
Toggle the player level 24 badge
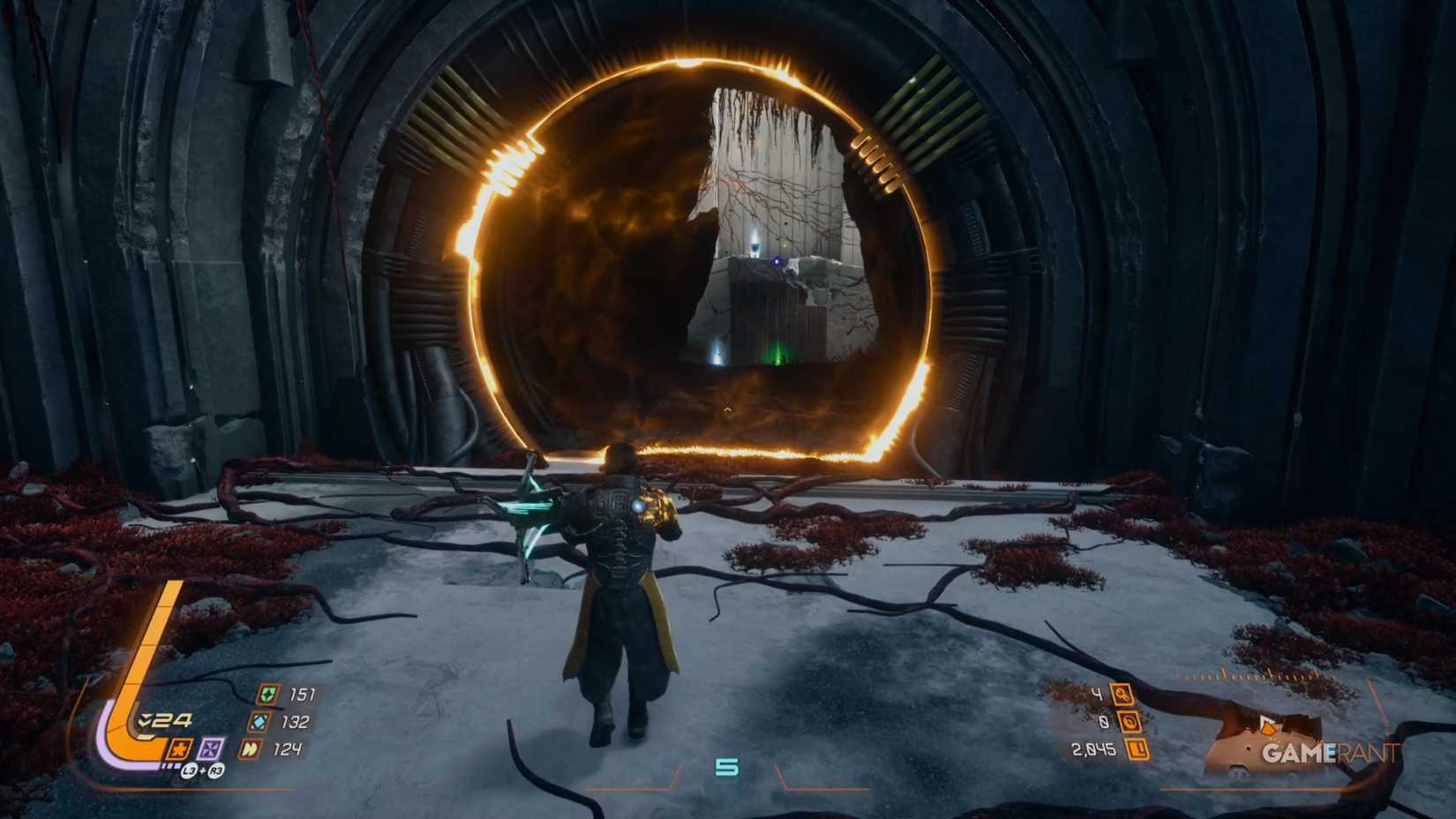(170, 720)
